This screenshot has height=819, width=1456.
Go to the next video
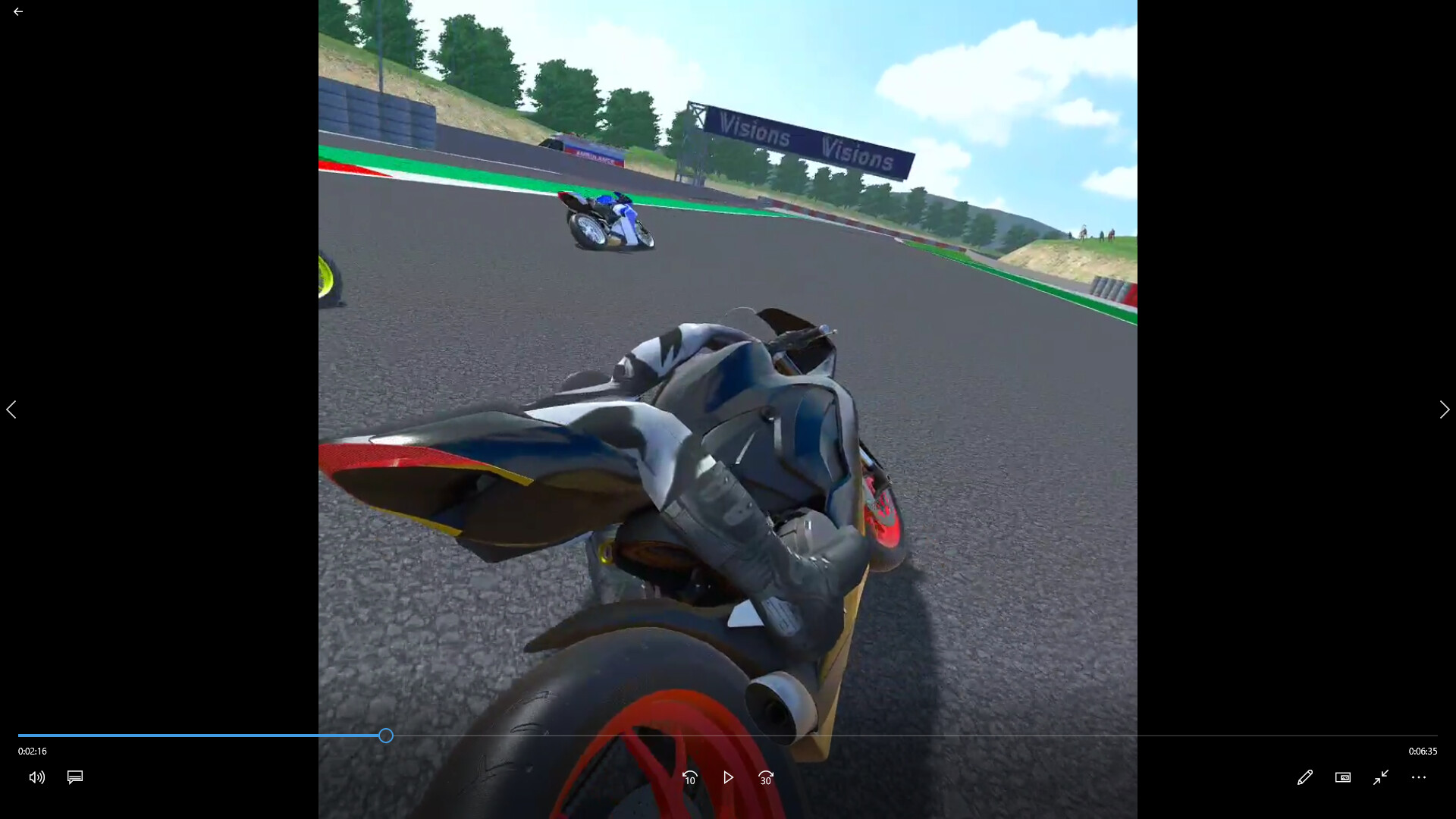click(1444, 409)
